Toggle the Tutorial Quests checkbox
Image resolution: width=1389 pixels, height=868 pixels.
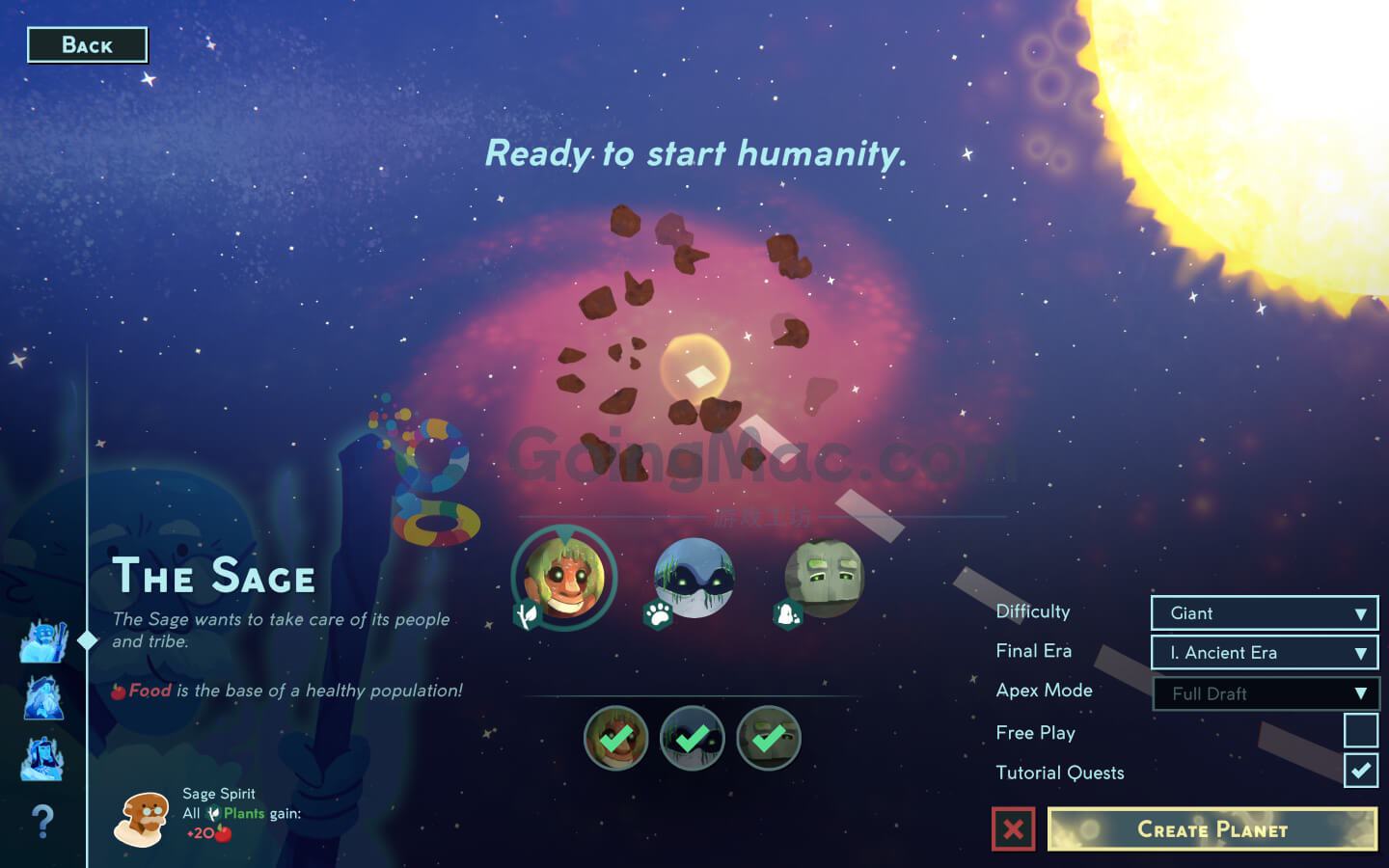tap(1360, 772)
